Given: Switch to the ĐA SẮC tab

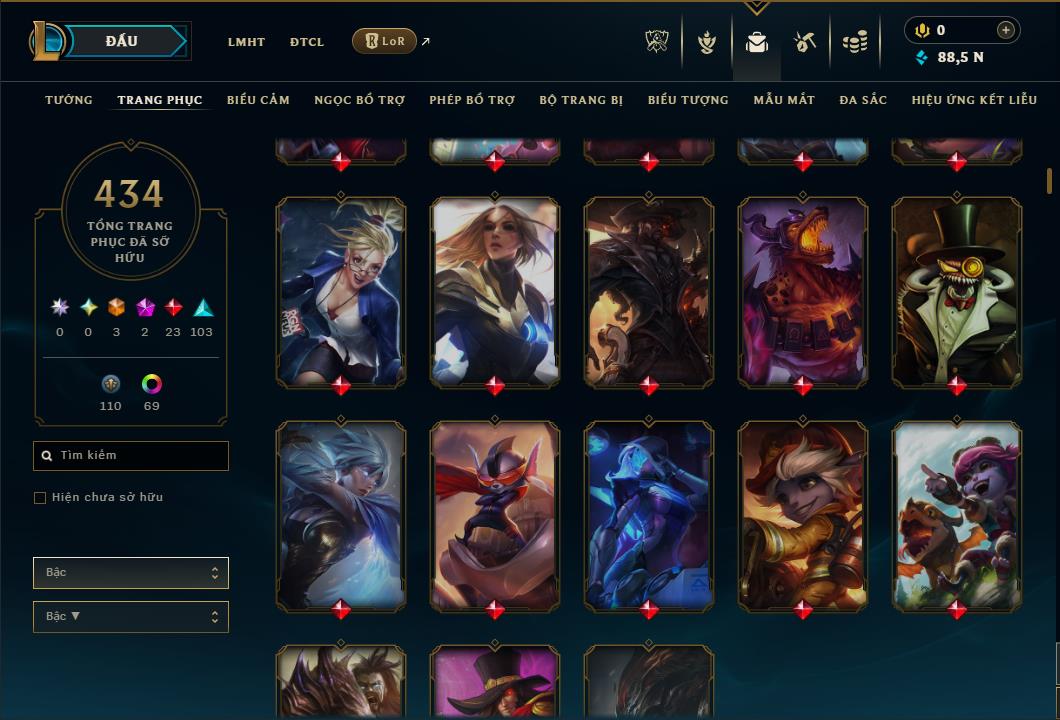Looking at the screenshot, I should (863, 100).
